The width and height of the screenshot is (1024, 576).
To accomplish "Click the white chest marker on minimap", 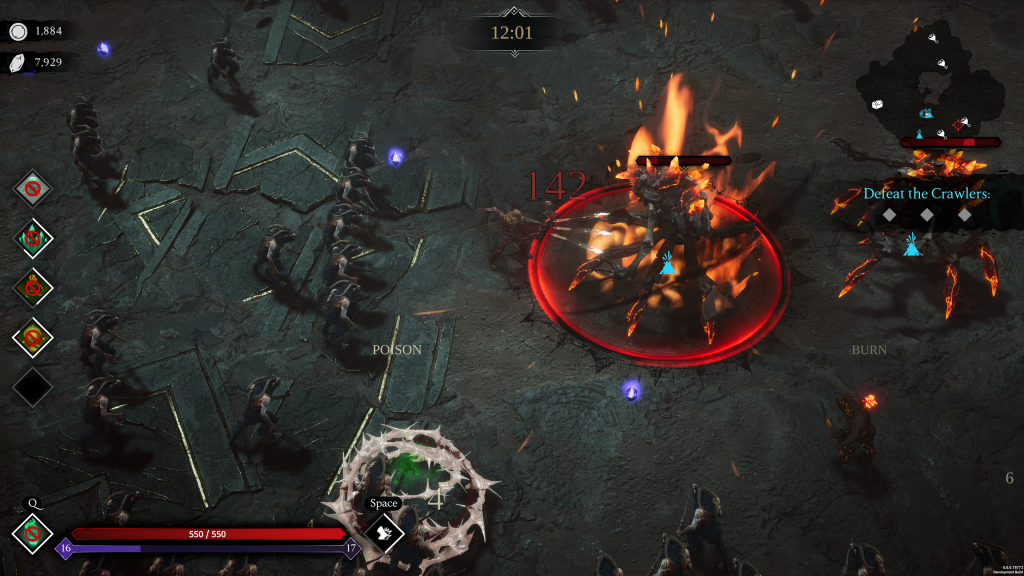I will point(877,104).
